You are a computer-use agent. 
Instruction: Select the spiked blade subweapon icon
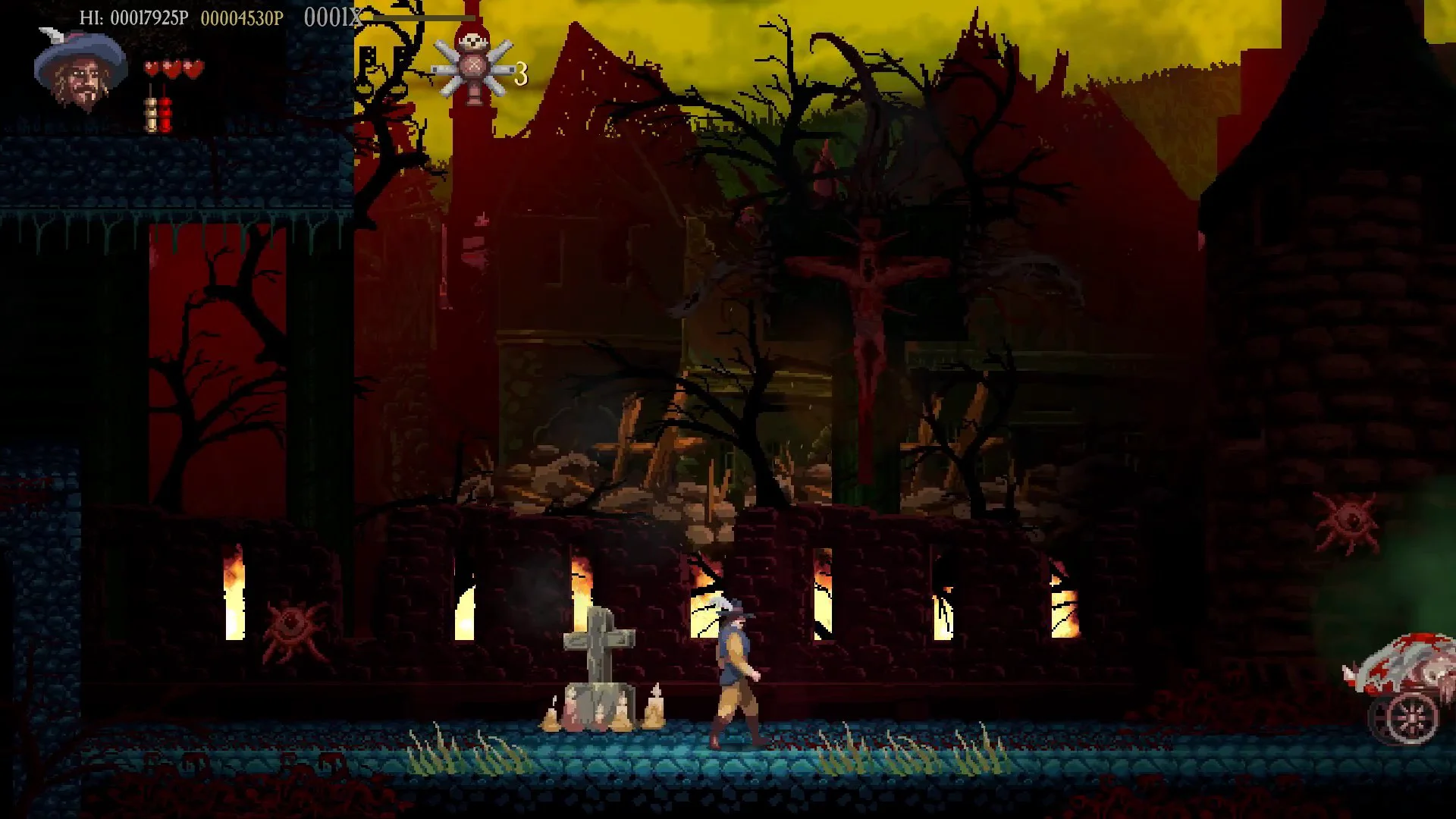click(x=474, y=71)
